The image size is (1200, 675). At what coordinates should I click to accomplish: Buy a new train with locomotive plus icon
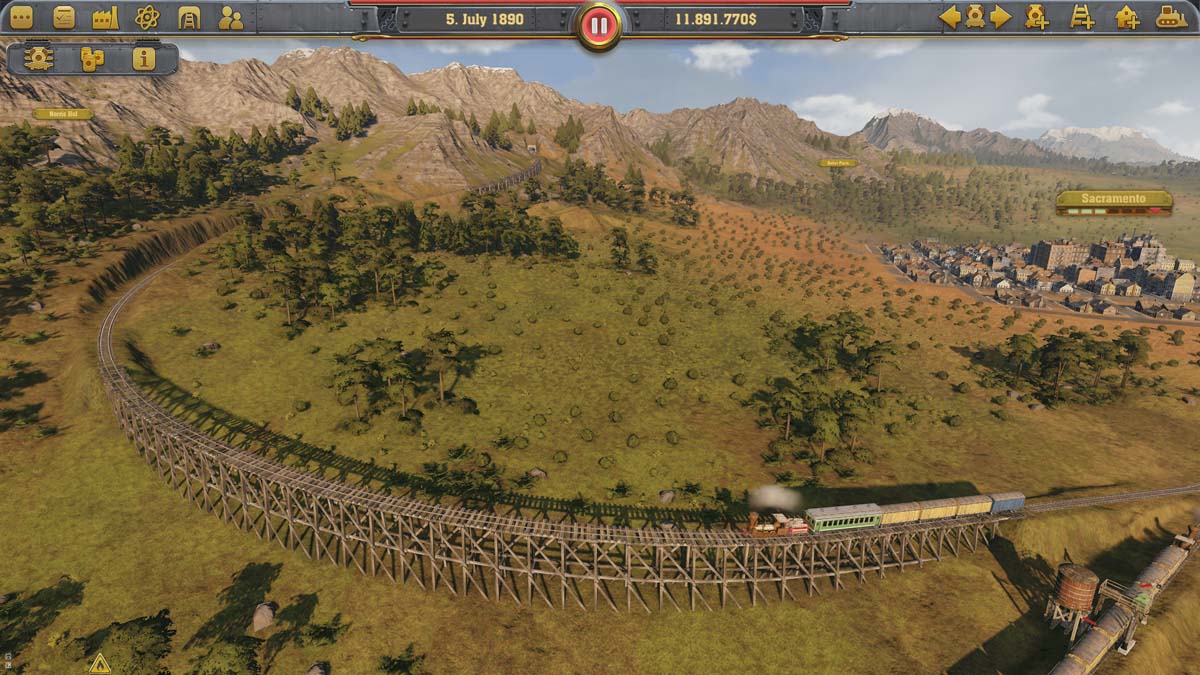(x=1036, y=17)
